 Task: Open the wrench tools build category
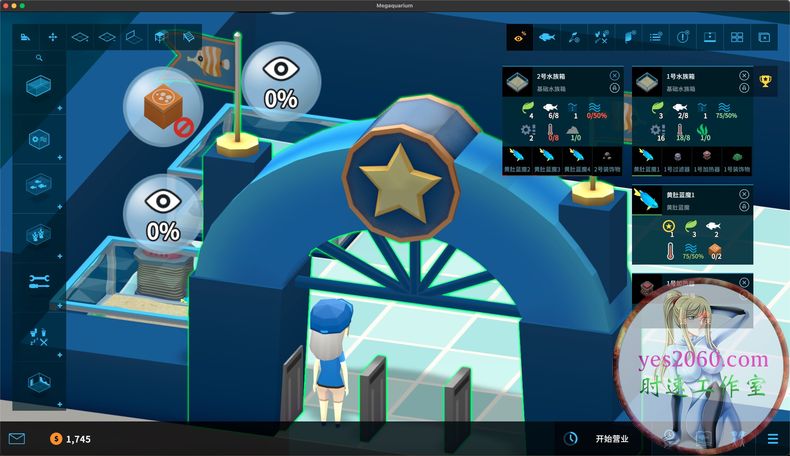40,282
